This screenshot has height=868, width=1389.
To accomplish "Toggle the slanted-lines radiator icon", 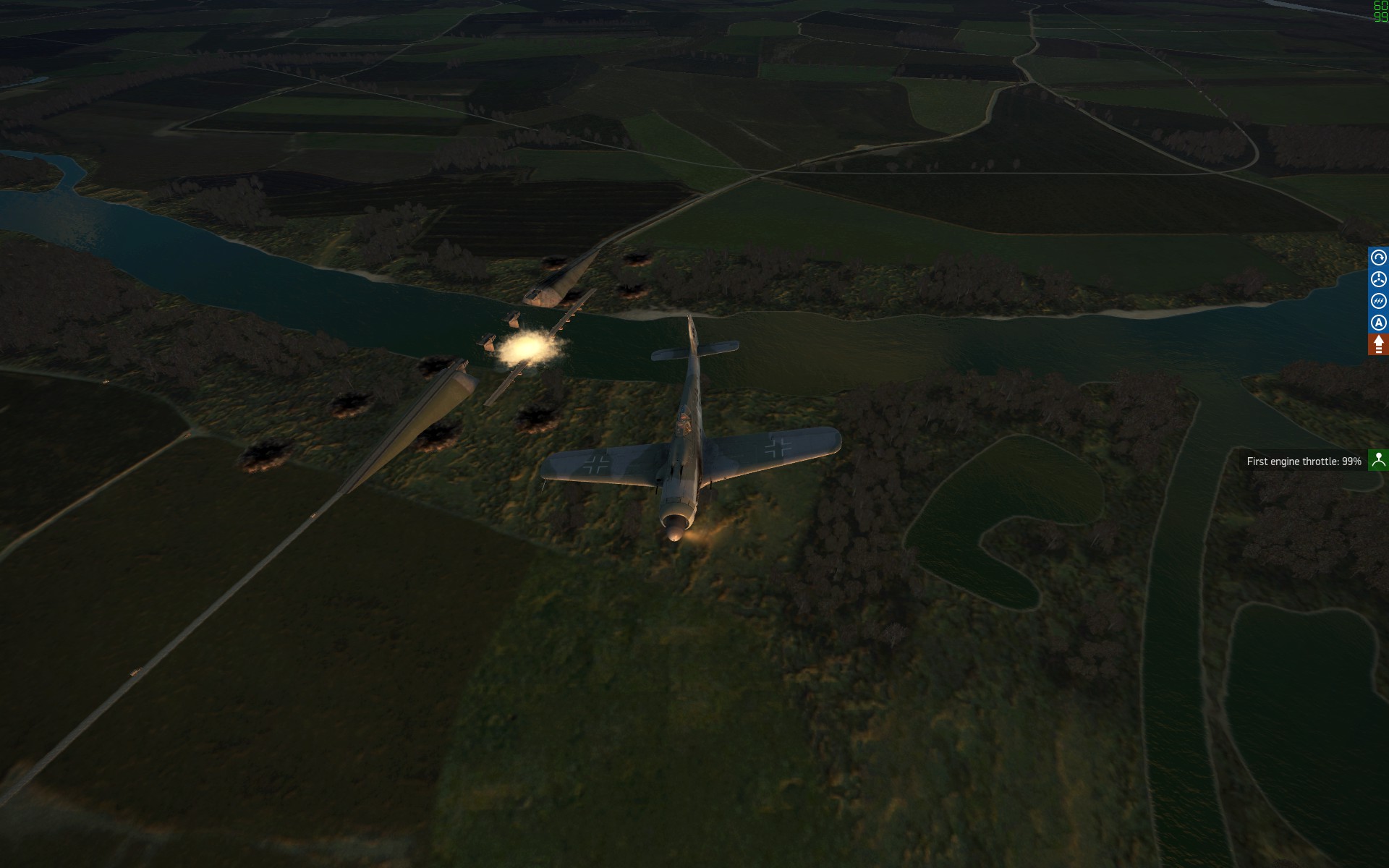I will click(x=1378, y=301).
